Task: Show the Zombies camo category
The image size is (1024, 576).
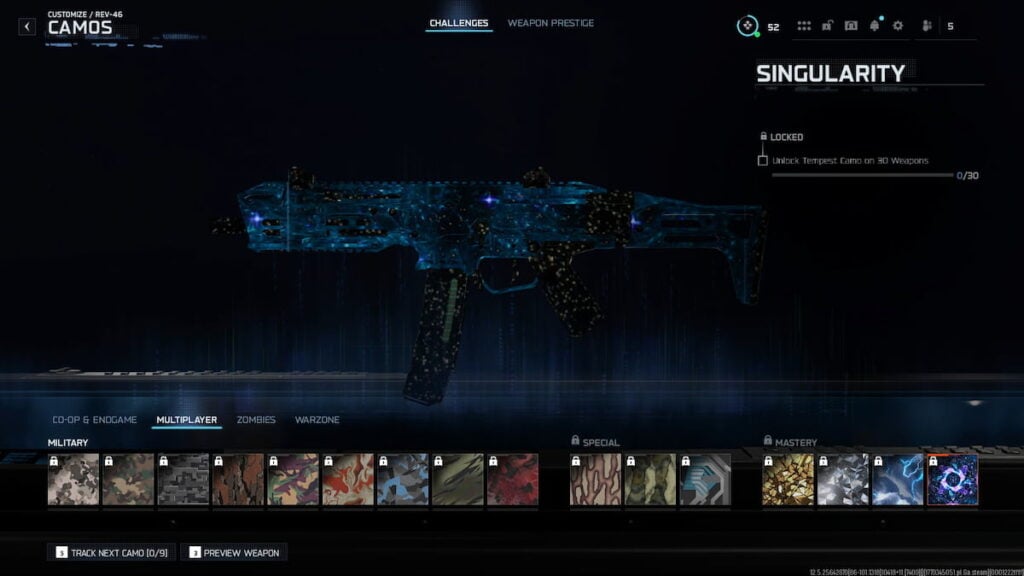Action: point(256,420)
